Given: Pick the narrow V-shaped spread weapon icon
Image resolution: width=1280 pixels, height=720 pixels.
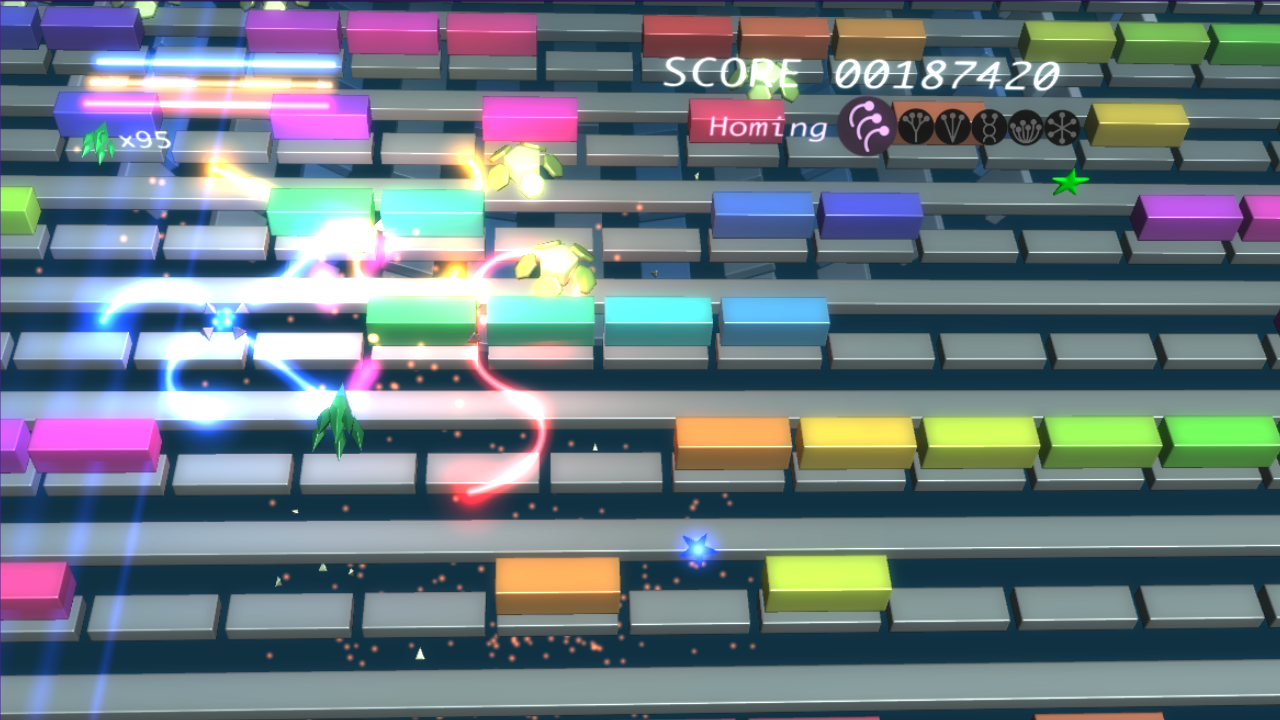Looking at the screenshot, I should click(x=952, y=127).
